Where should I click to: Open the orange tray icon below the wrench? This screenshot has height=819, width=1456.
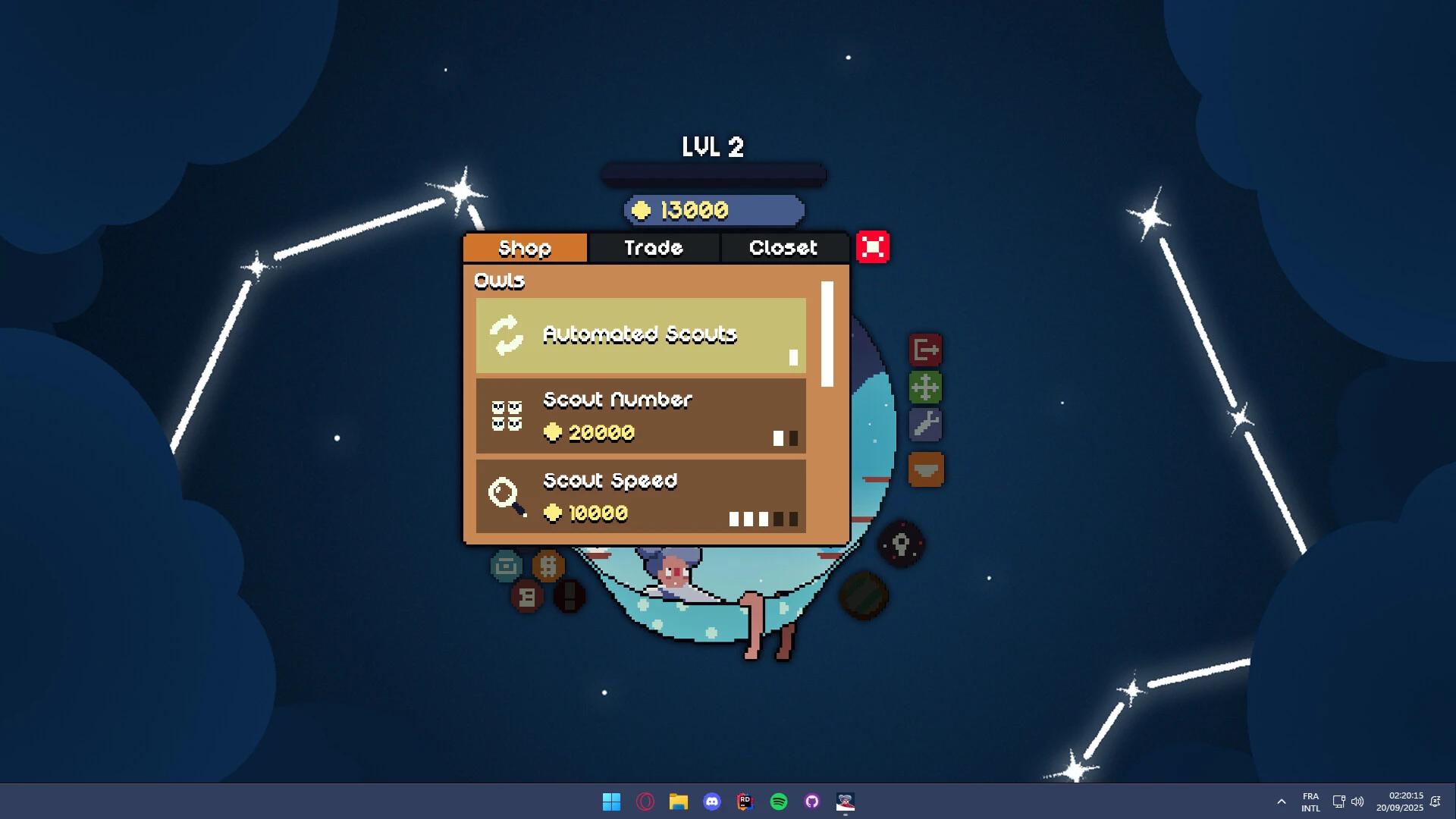pyautogui.click(x=927, y=470)
